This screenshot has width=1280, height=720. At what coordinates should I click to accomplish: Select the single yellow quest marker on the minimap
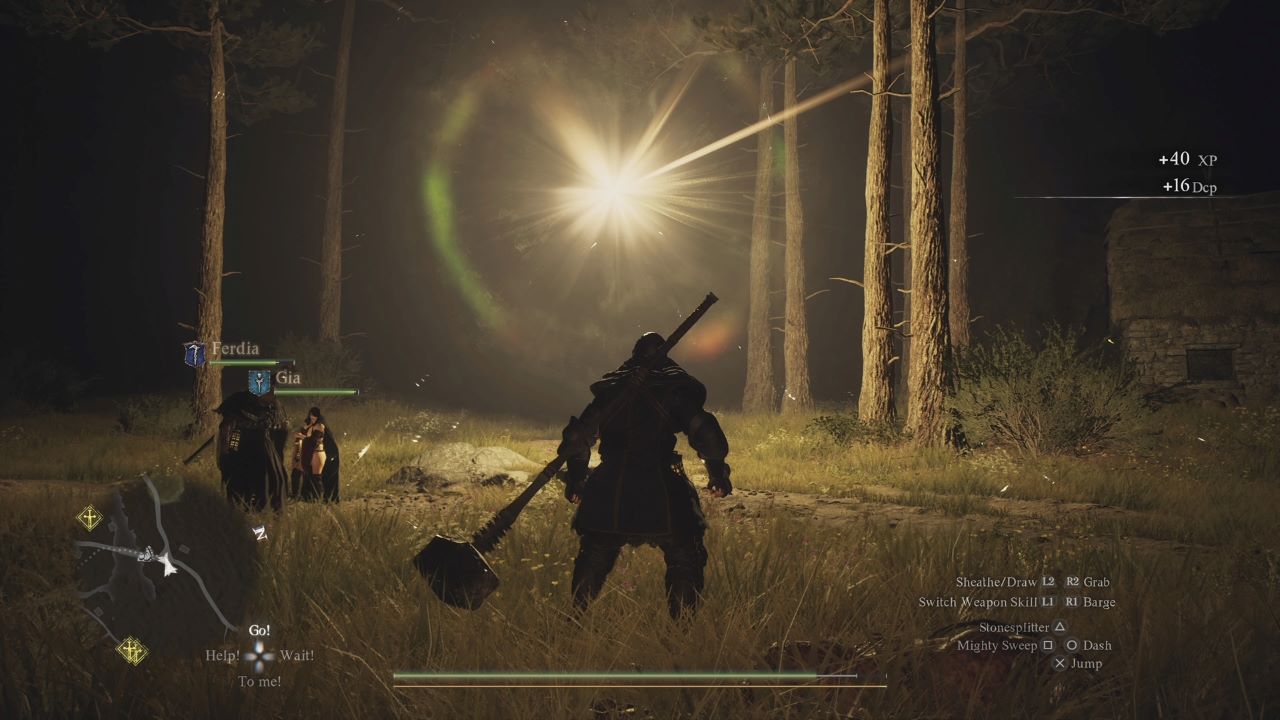(x=90, y=517)
